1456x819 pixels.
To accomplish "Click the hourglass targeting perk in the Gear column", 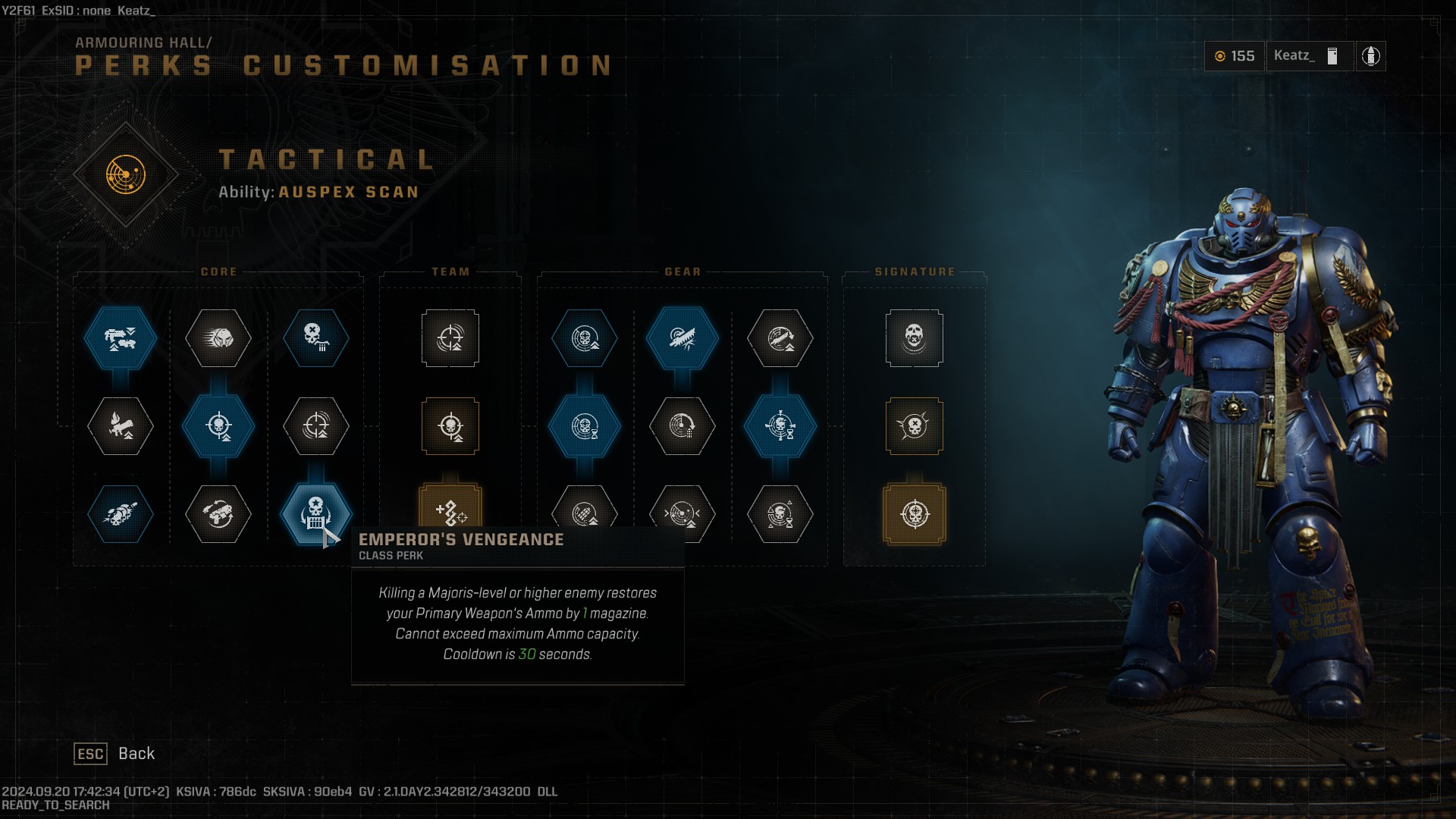I will 780,427.
